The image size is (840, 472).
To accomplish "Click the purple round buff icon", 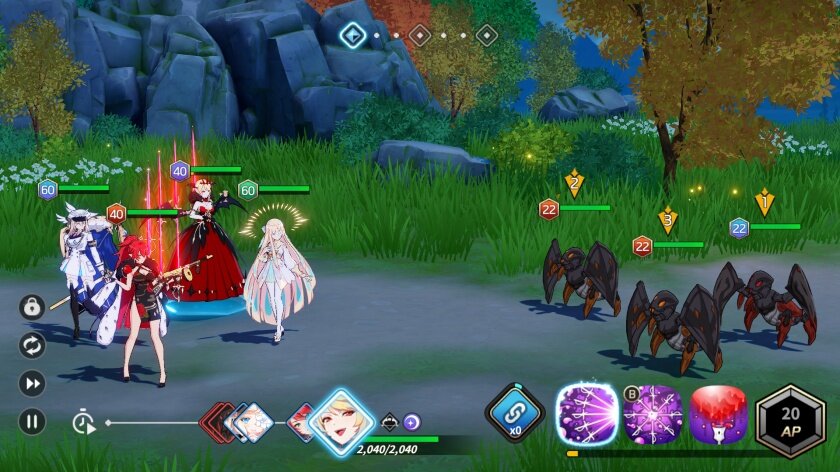I will point(411,422).
